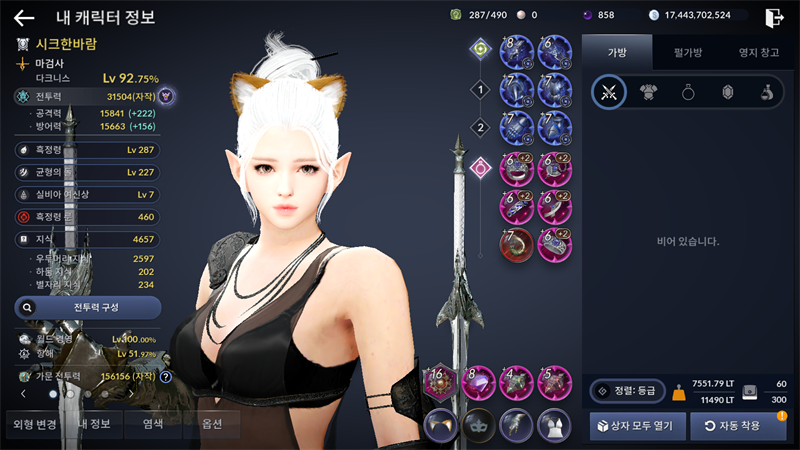This screenshot has width=800, height=450.
Task: Go back with the arrow button
Action: (24, 17)
